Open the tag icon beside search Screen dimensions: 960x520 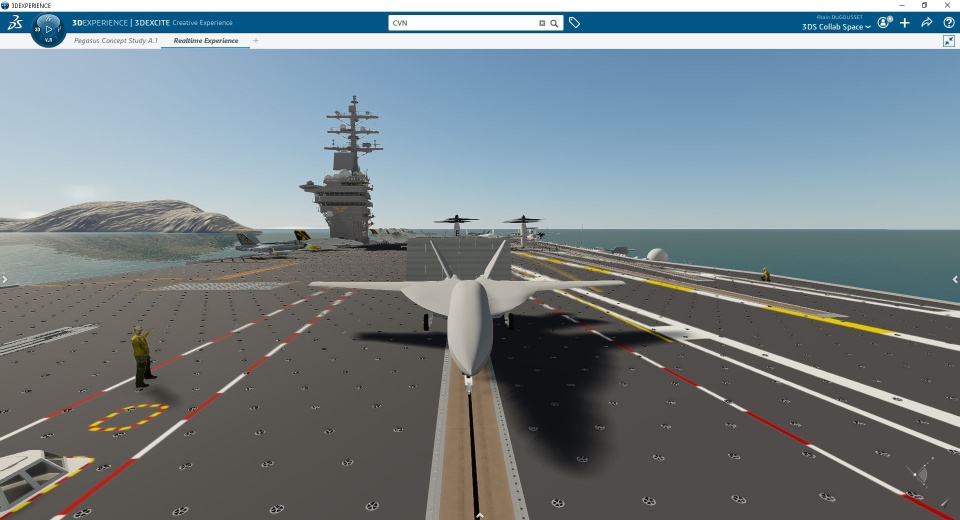point(575,22)
